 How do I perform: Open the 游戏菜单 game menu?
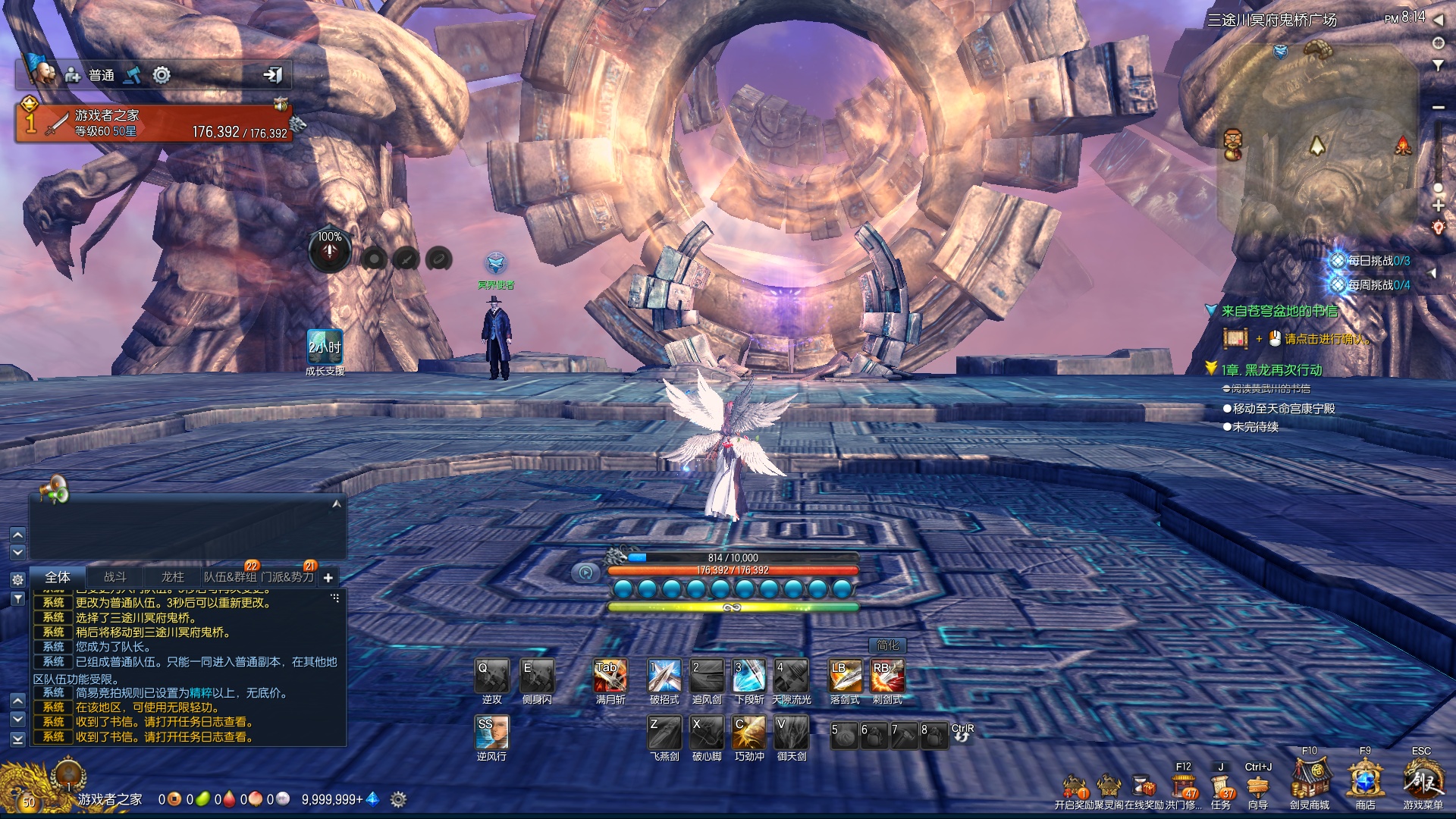pyautogui.click(x=1422, y=780)
